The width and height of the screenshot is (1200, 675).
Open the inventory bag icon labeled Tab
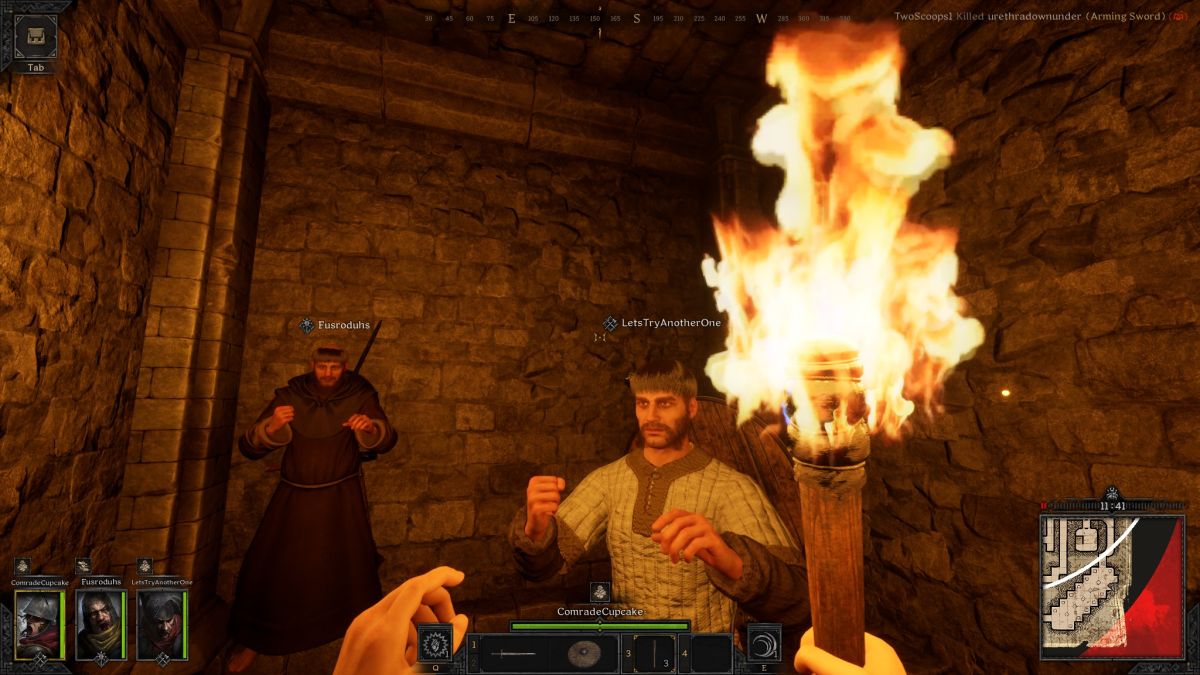[x=35, y=37]
